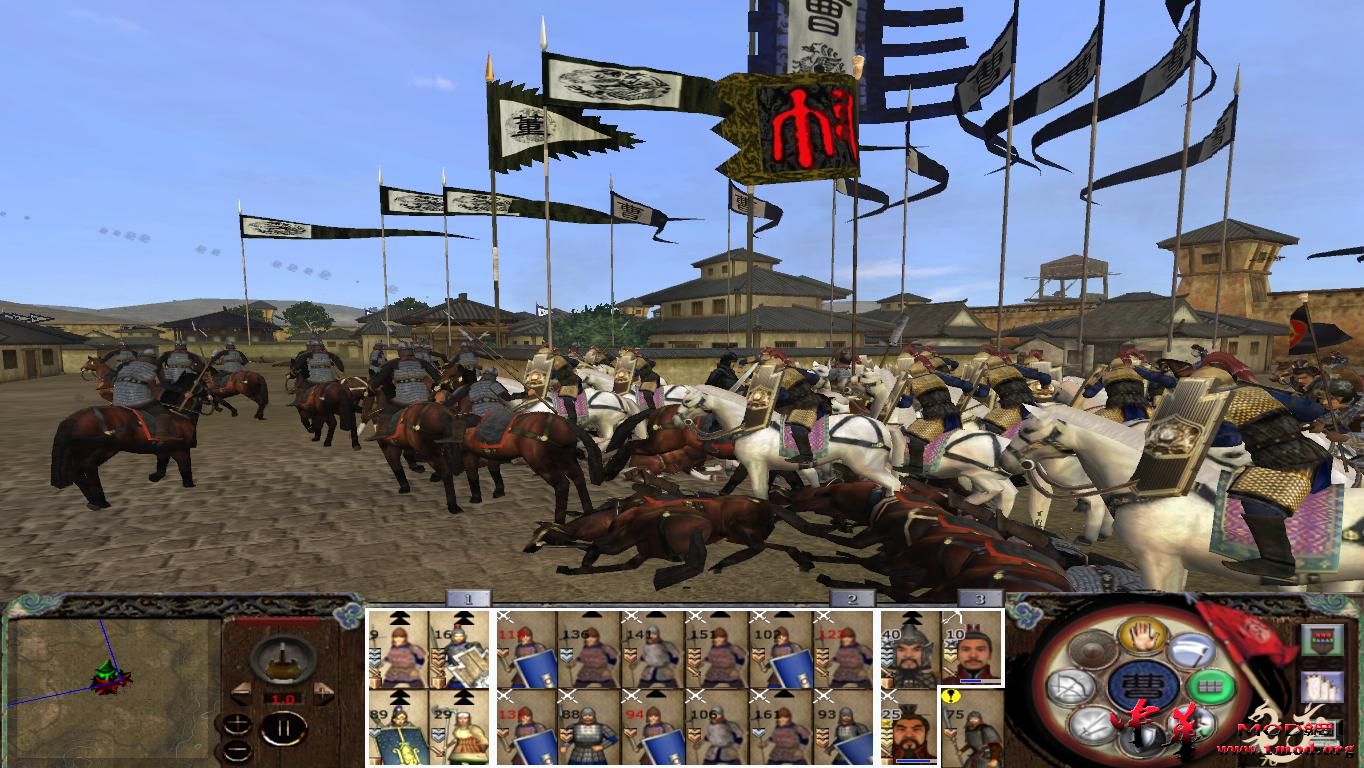Click the right arrow to raise the 1.0 speed
Viewport: 1364px width, 768px height.
click(x=322, y=692)
